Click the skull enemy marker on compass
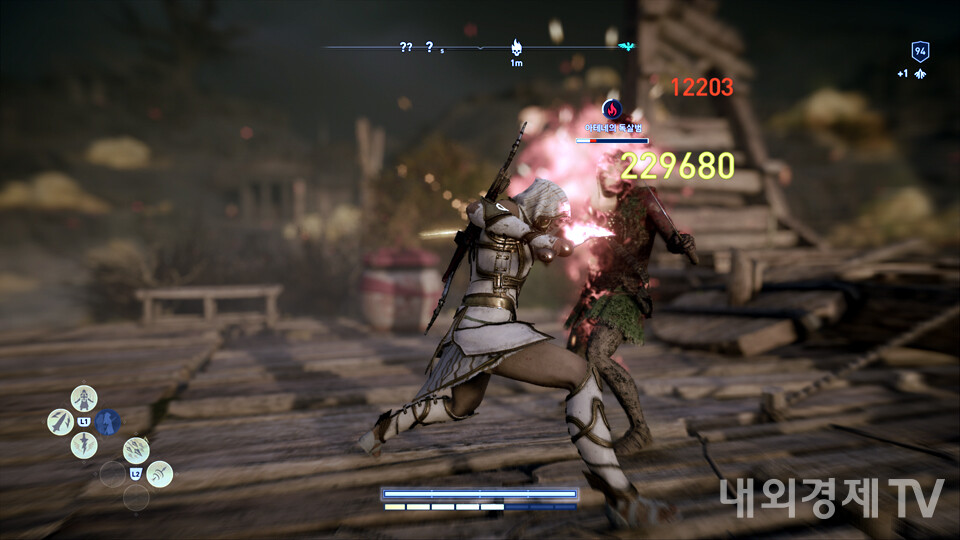The width and height of the screenshot is (960, 540). (x=517, y=47)
